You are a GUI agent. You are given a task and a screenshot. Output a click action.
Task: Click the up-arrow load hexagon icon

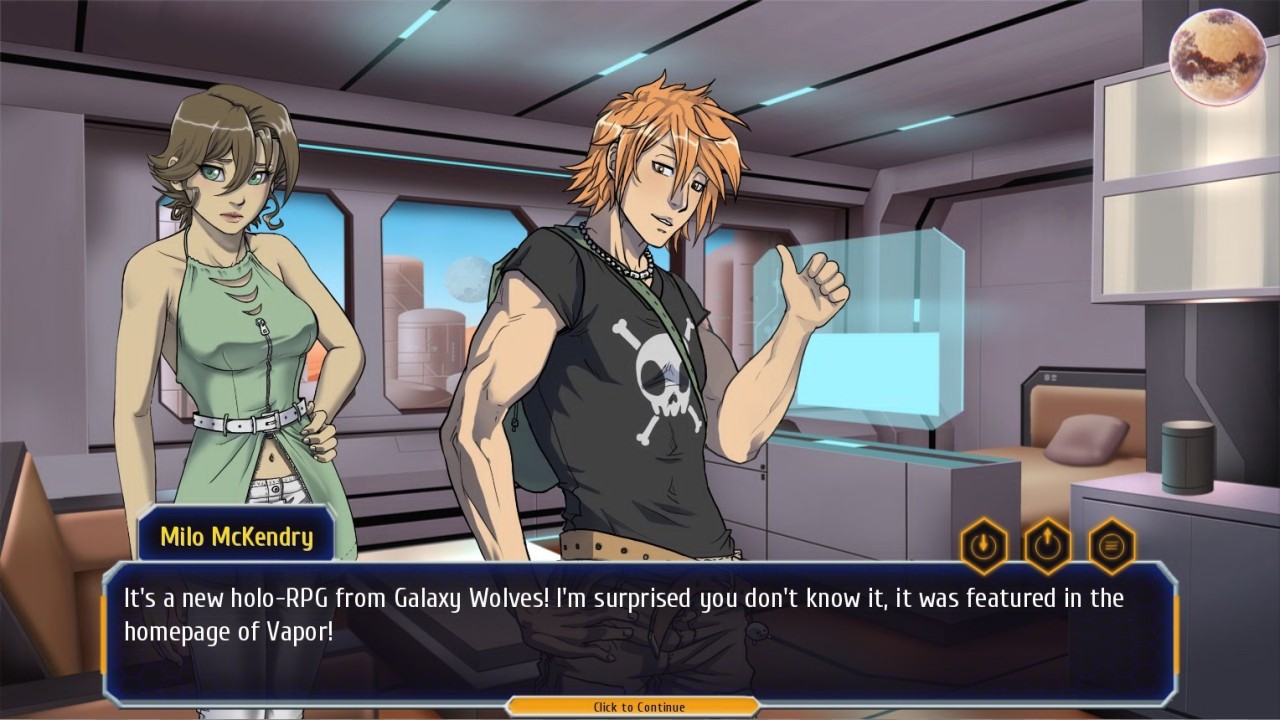[1048, 546]
